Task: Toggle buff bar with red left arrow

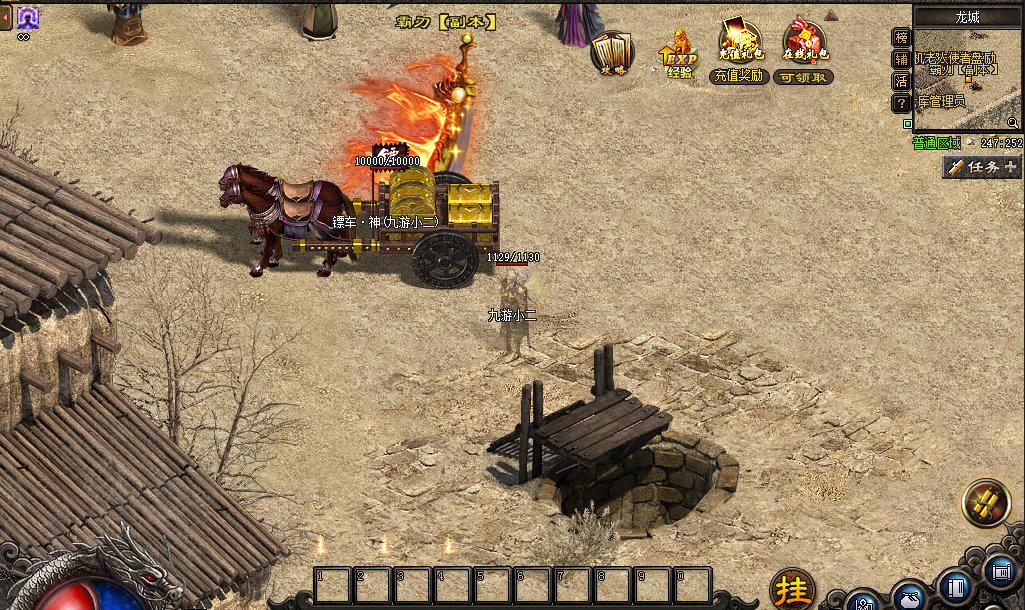Action: coord(6,17)
